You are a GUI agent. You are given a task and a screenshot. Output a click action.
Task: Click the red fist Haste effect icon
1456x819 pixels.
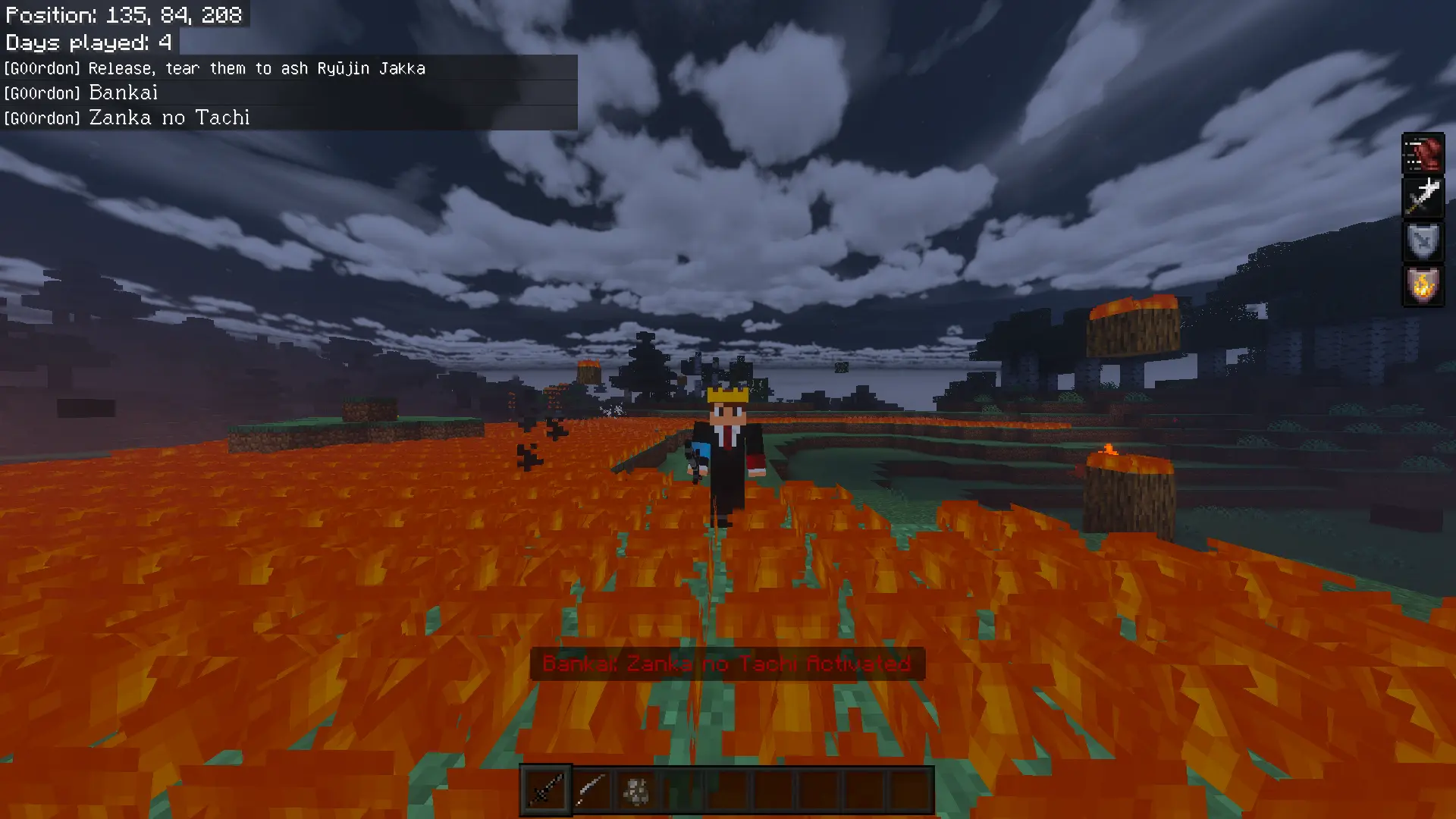(x=1423, y=154)
